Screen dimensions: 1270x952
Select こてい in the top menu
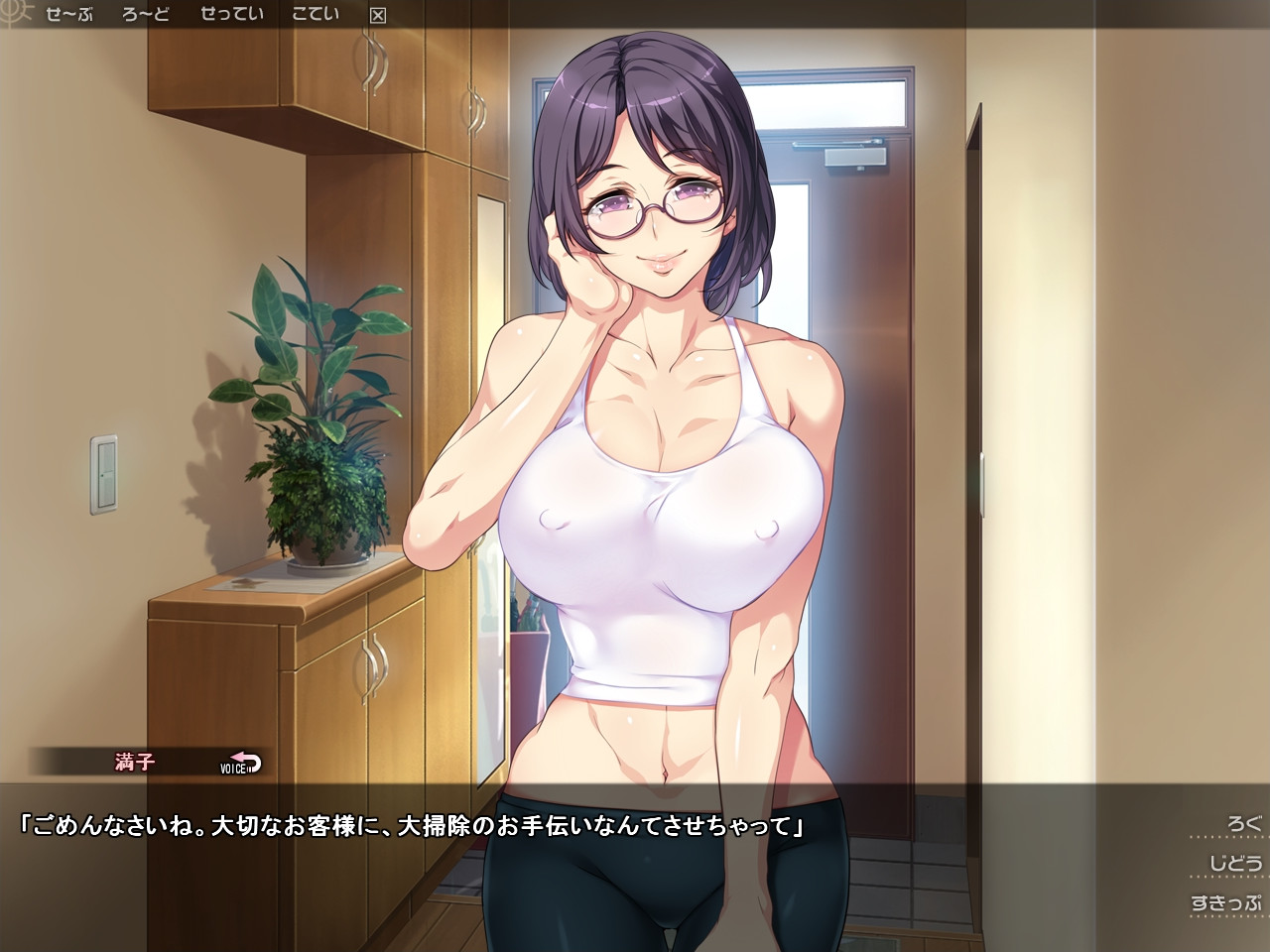(x=316, y=14)
